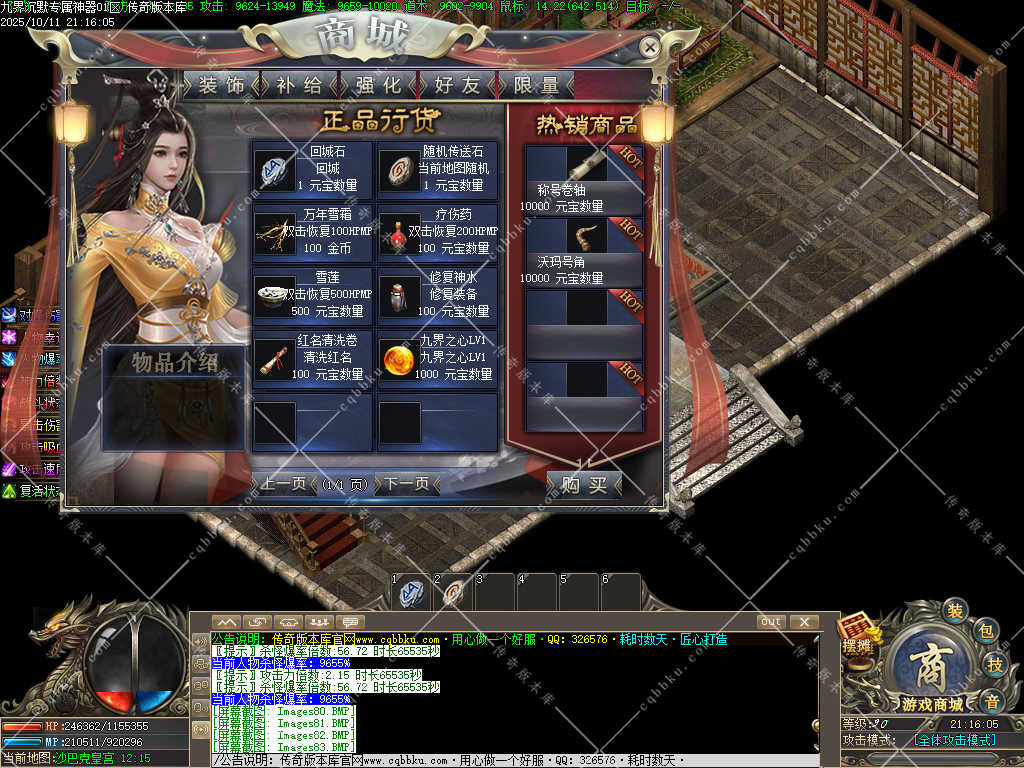Choose the 随机传送石 item
Screen dimensions: 1024x768
pyautogui.click(x=437, y=169)
